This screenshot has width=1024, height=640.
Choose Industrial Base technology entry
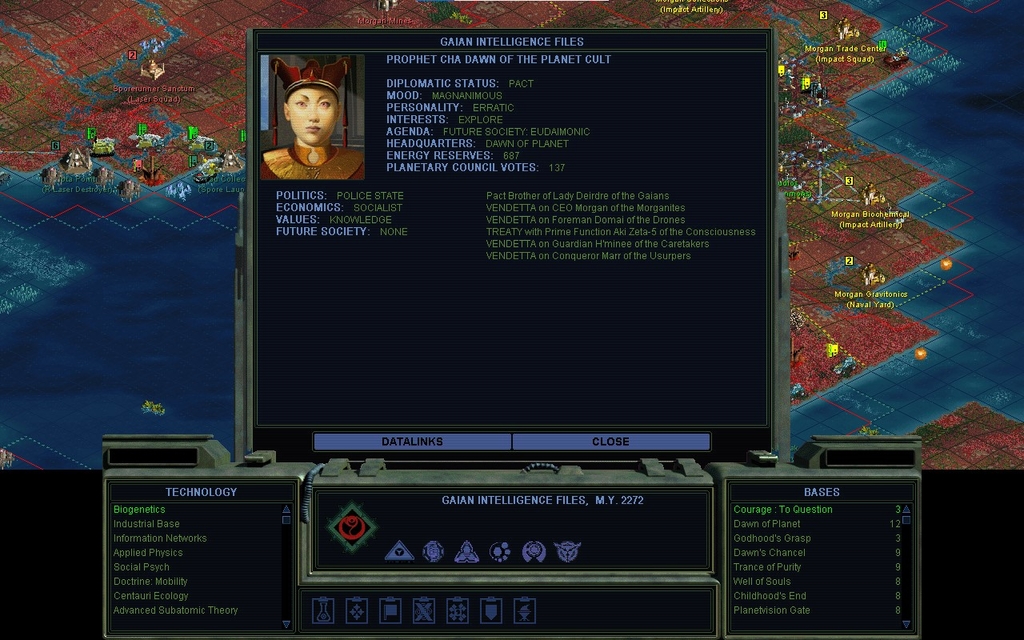pyautogui.click(x=146, y=524)
